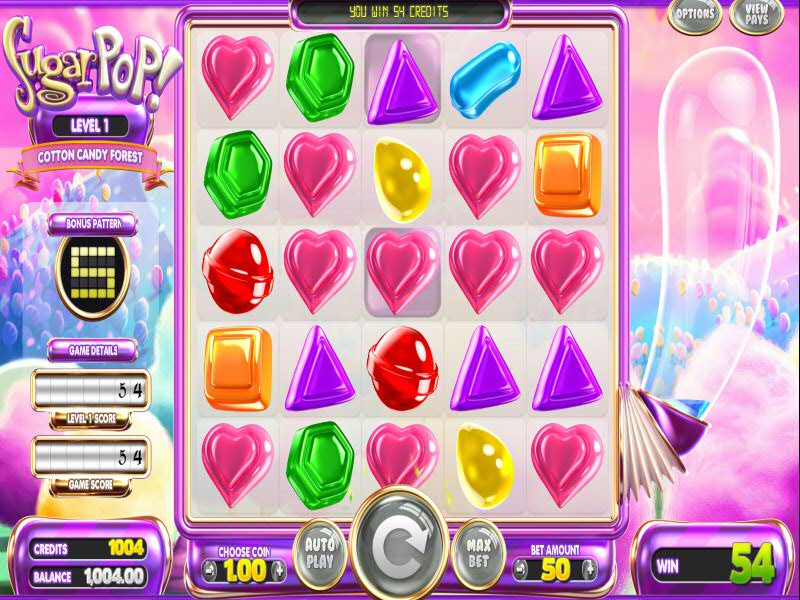
Task: Show the View Pays paytable
Action: tap(757, 14)
